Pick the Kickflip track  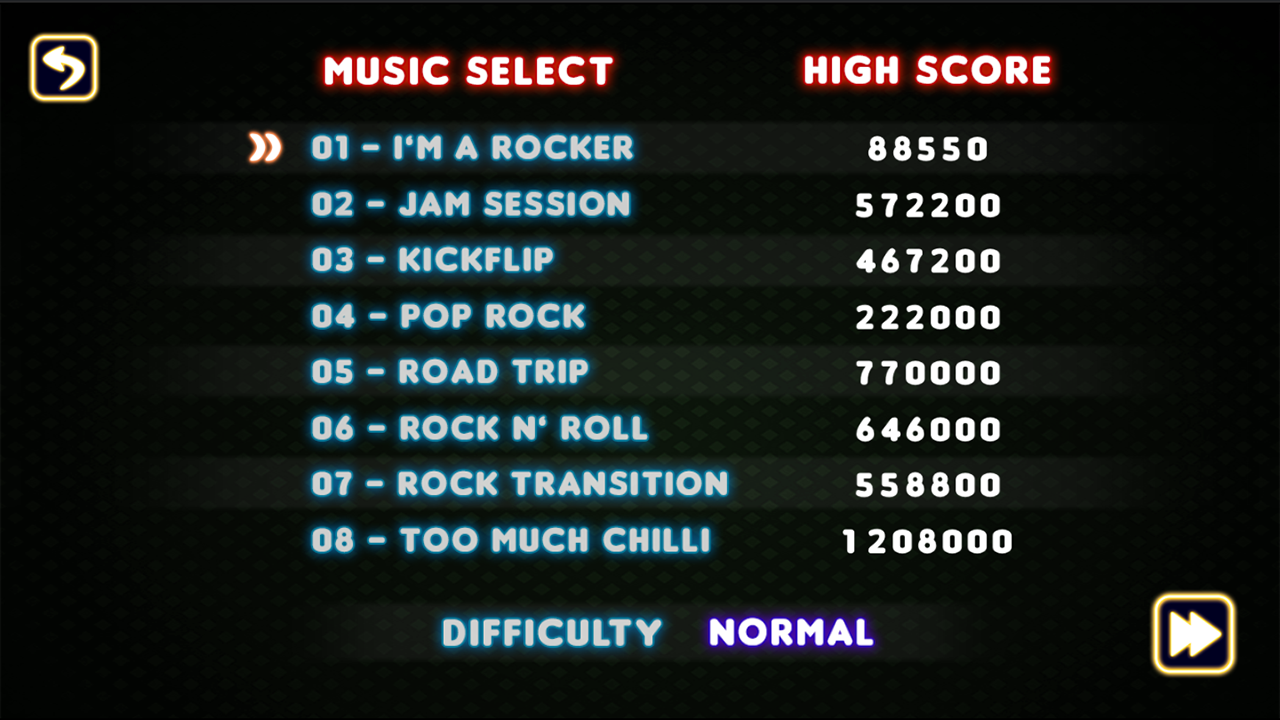432,260
